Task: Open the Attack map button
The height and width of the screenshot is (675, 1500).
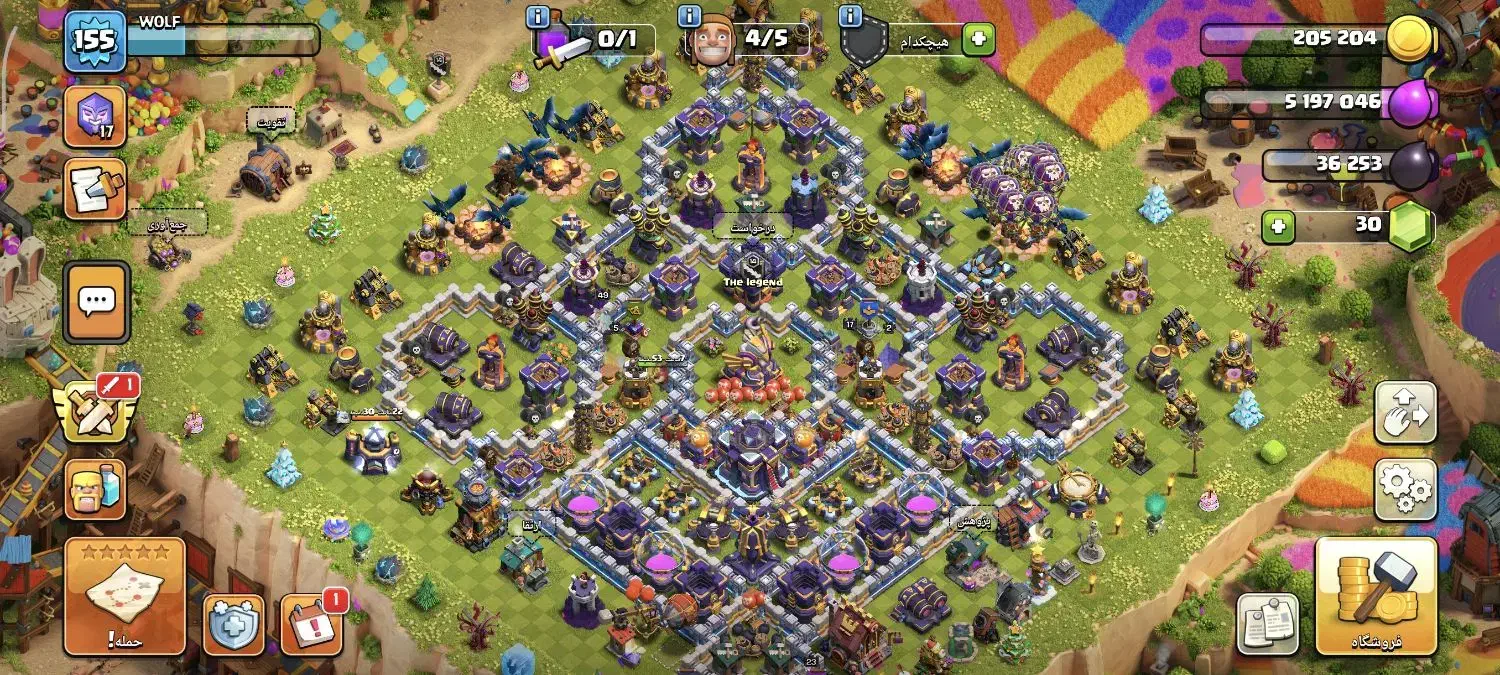Action: coord(125,596)
